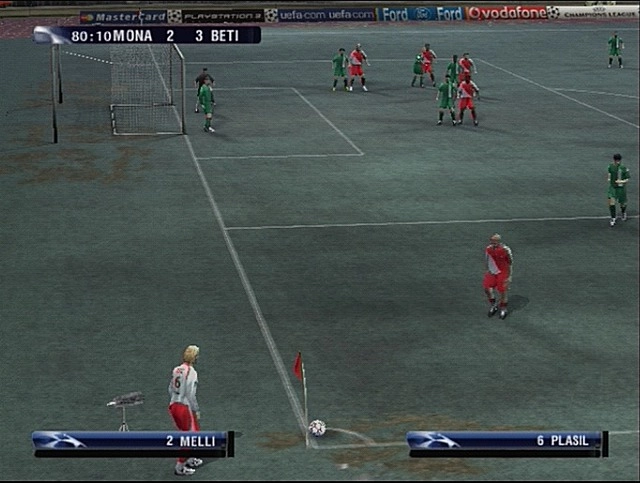Select the 2 MELLI player name panel
640x483 pixels.
tap(132, 441)
